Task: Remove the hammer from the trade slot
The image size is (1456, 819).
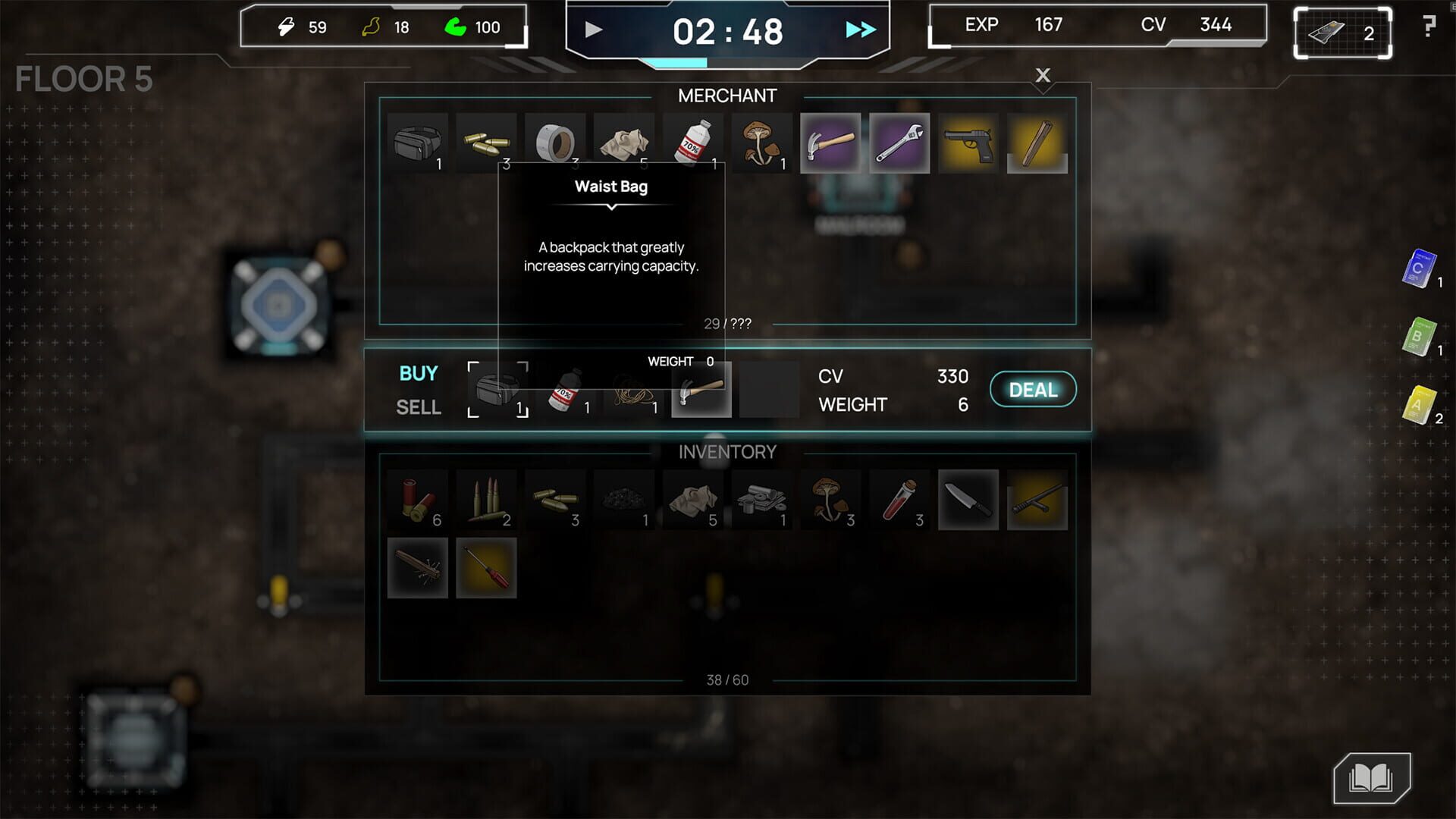Action: 699,389
